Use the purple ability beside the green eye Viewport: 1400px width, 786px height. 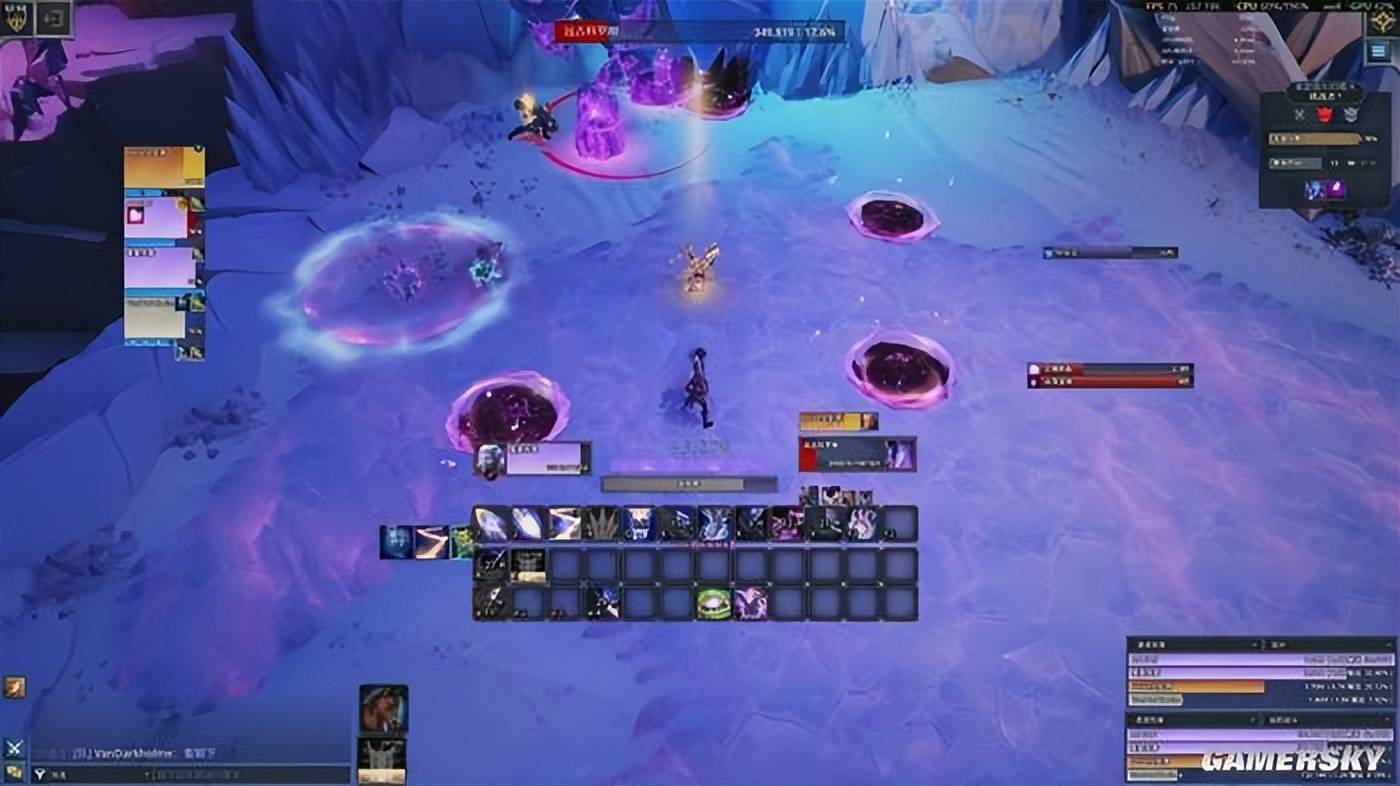pyautogui.click(x=750, y=603)
